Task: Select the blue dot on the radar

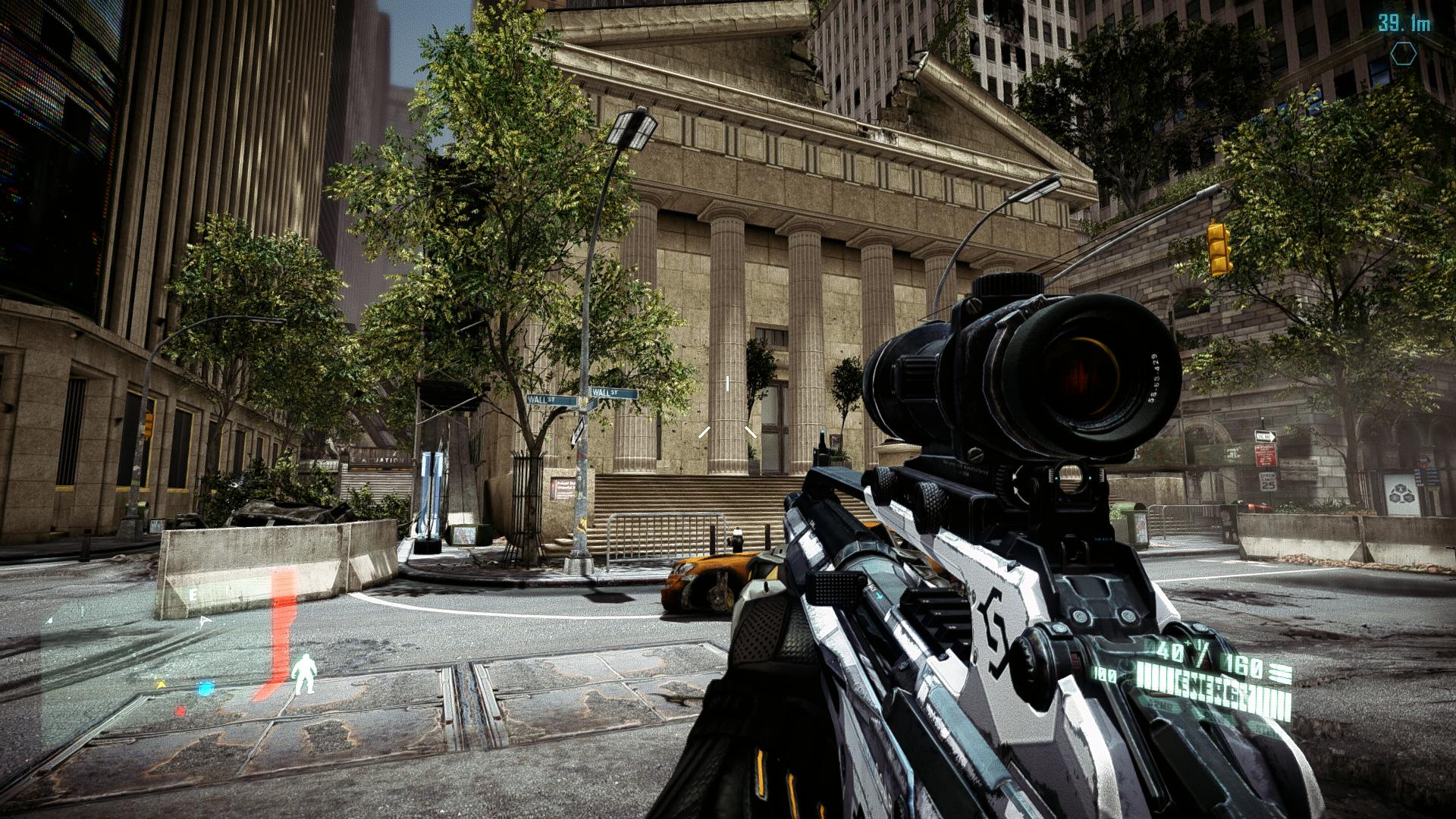Action: [205, 689]
